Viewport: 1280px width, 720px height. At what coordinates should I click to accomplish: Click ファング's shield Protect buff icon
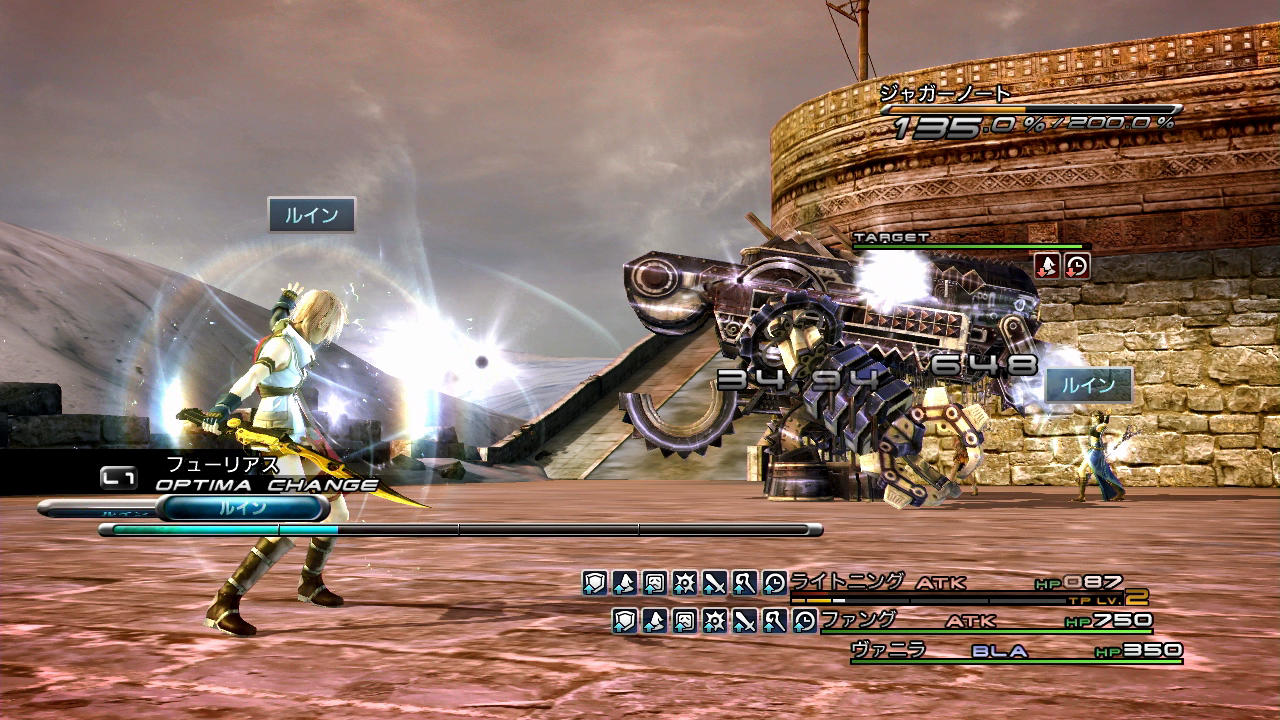(625, 621)
